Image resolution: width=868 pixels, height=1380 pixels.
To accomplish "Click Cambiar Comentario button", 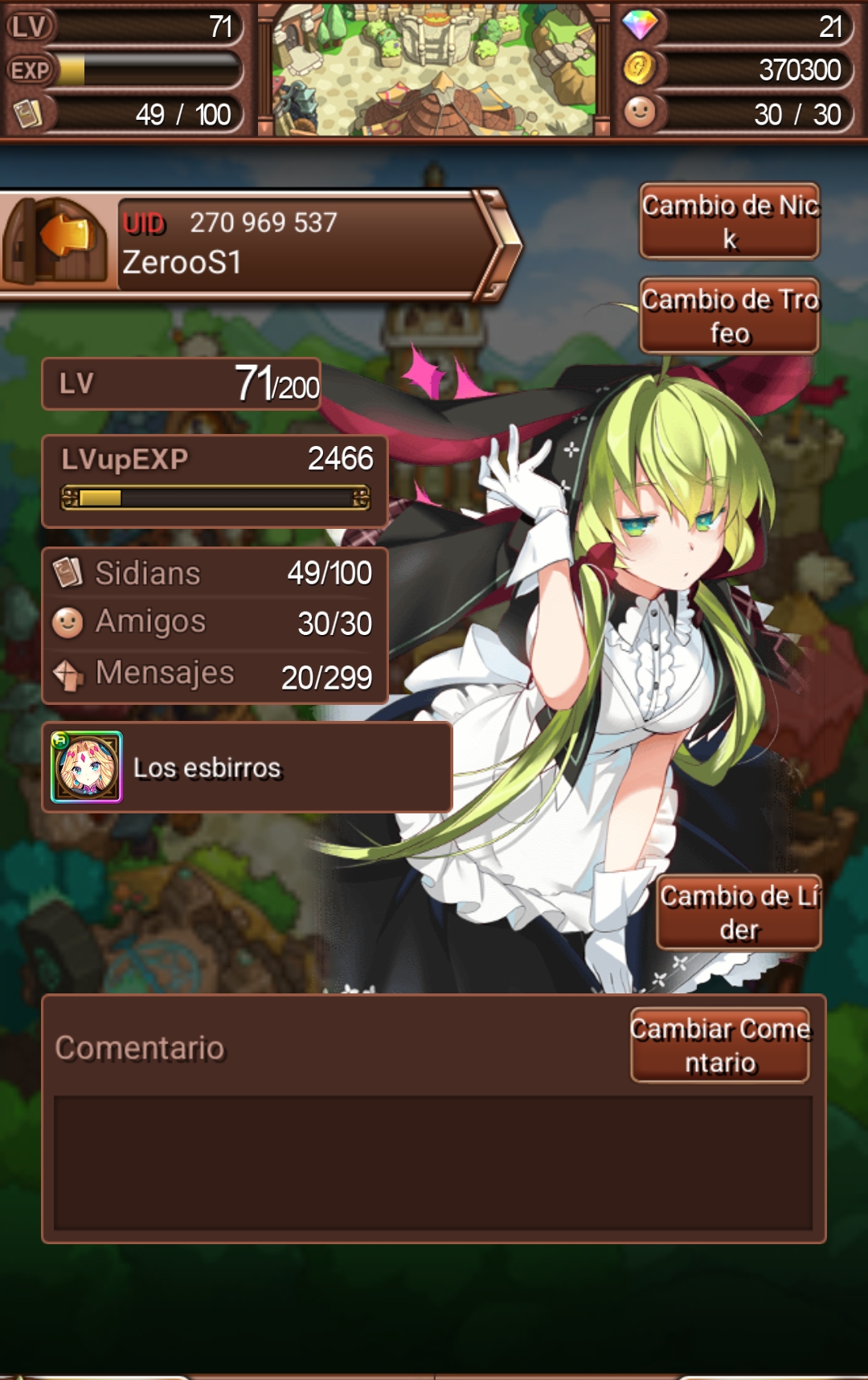I will click(720, 1046).
